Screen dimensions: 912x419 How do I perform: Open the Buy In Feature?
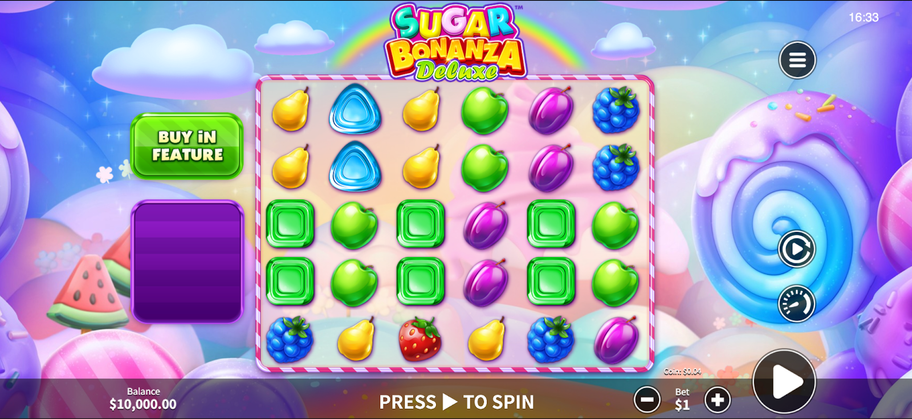point(187,146)
